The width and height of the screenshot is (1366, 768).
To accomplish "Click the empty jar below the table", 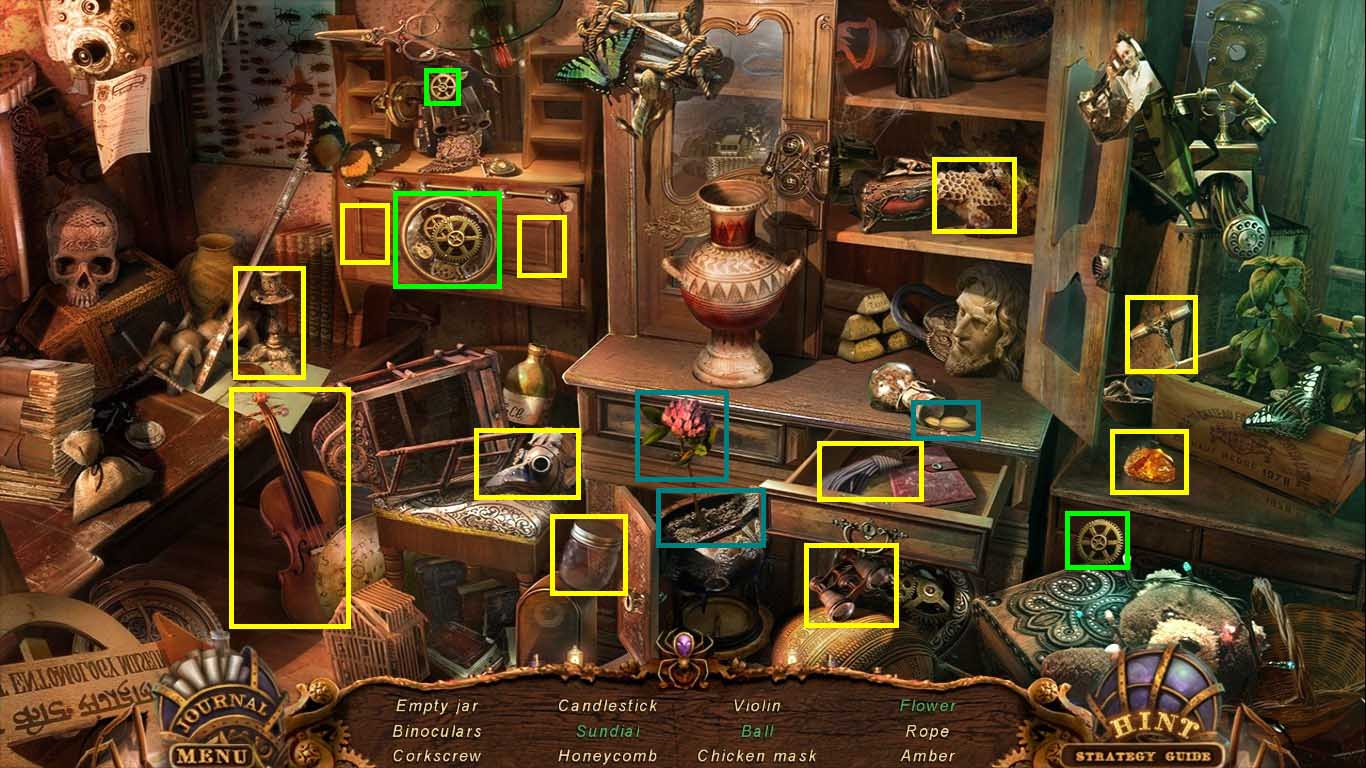I will [x=588, y=558].
